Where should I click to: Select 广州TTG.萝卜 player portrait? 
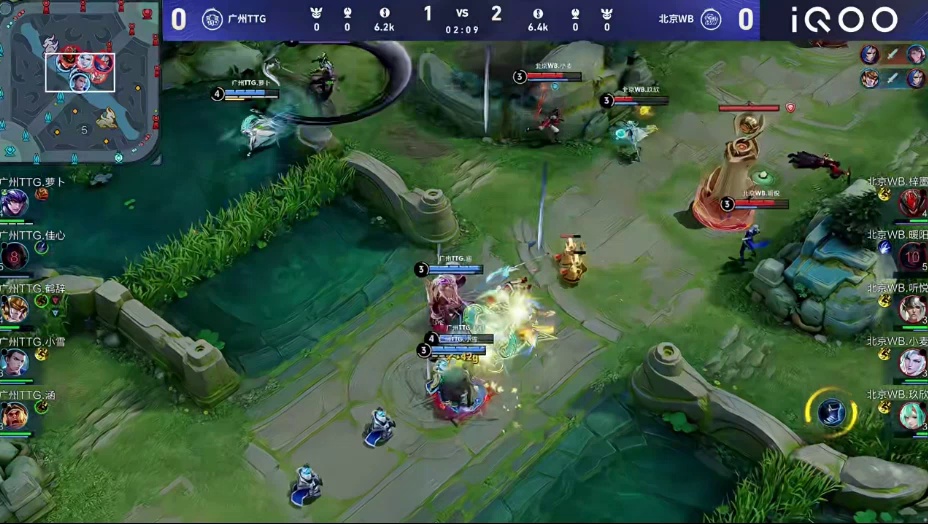(x=14, y=203)
